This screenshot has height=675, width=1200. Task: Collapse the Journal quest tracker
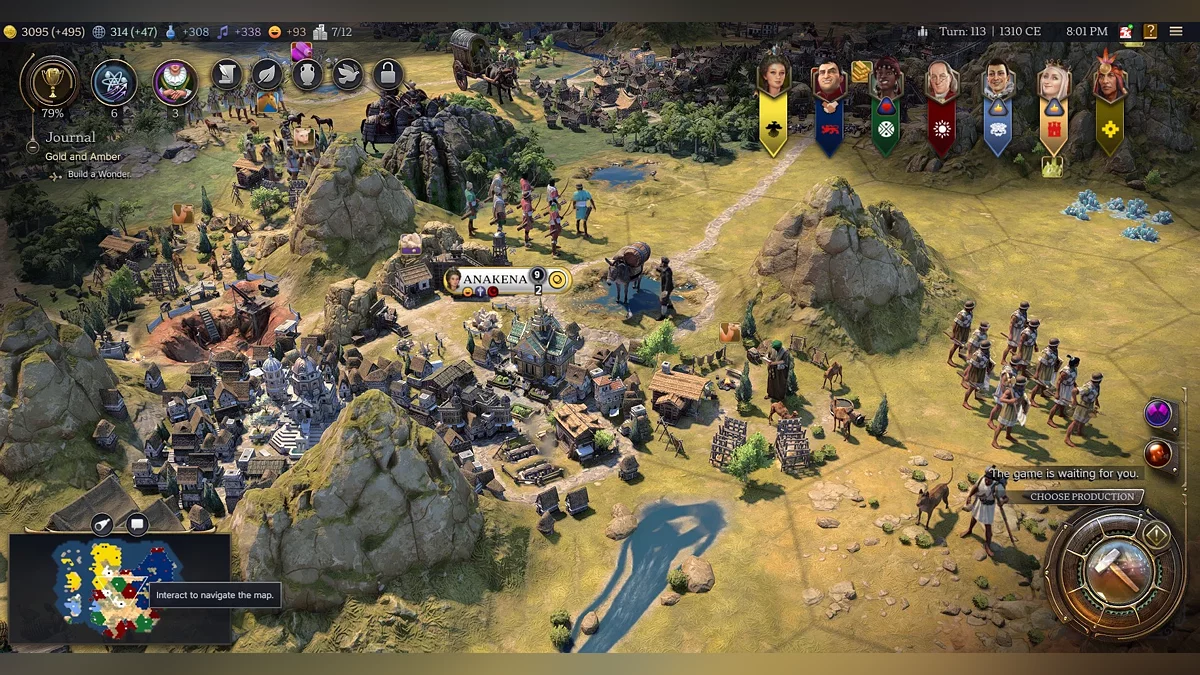(x=33, y=147)
